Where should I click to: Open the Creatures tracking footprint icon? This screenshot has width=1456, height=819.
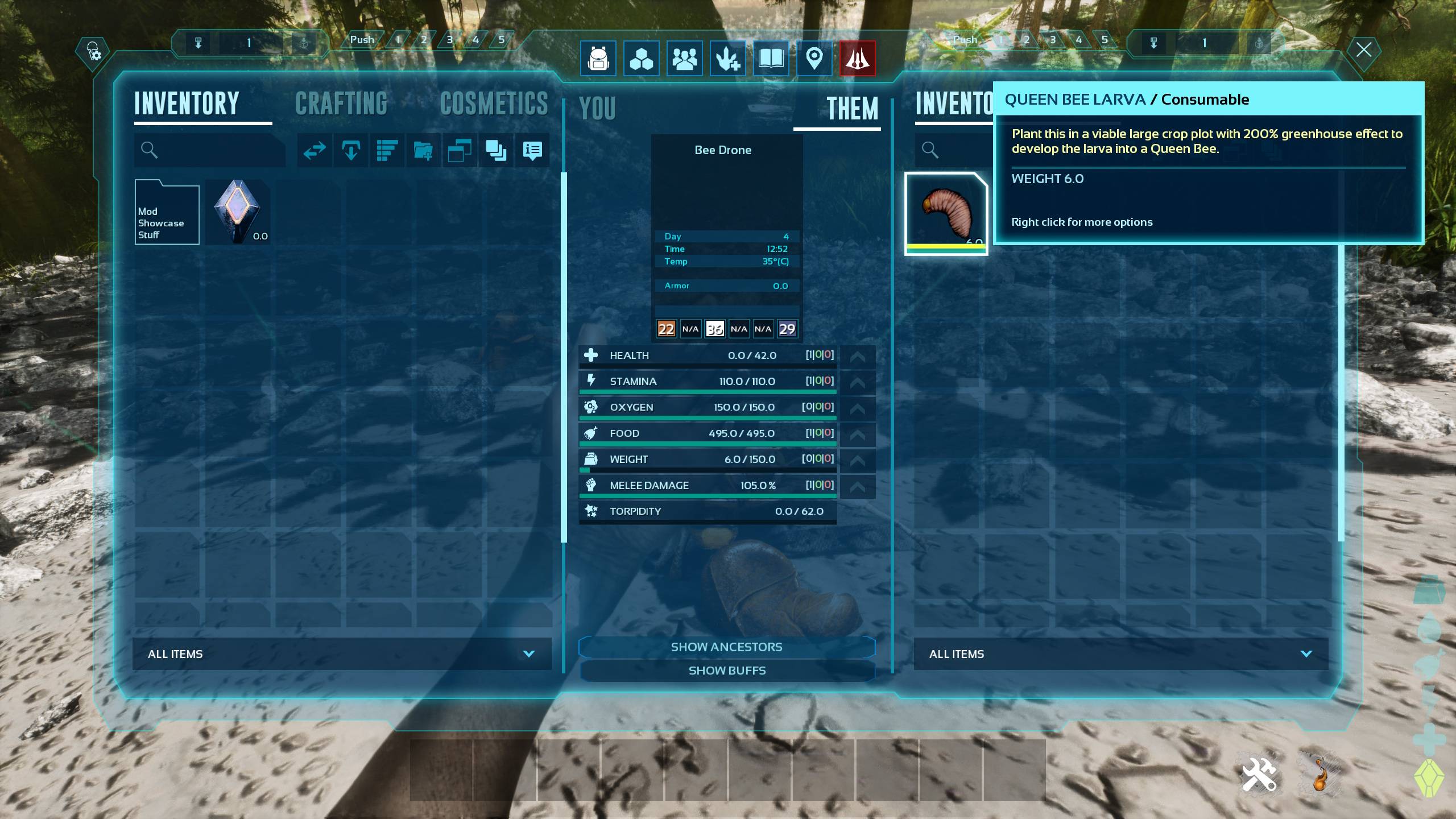[x=729, y=59]
